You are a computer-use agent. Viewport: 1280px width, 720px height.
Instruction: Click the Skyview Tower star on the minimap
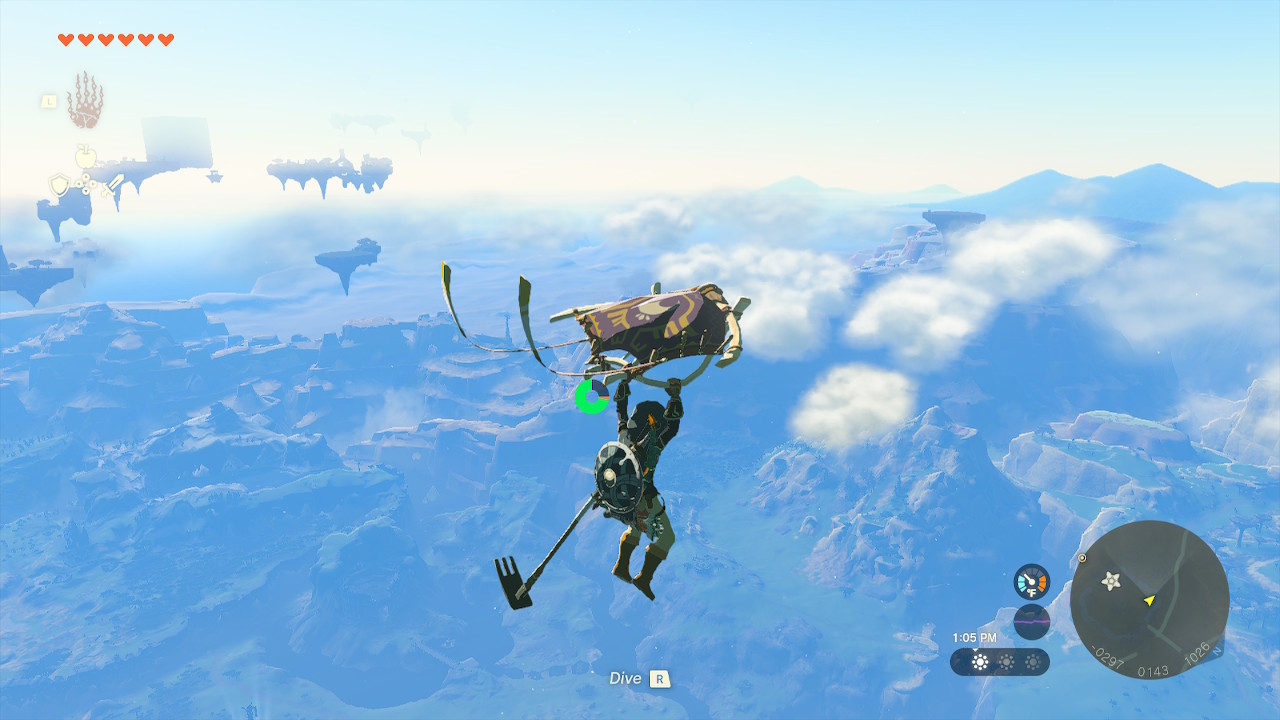(1110, 580)
